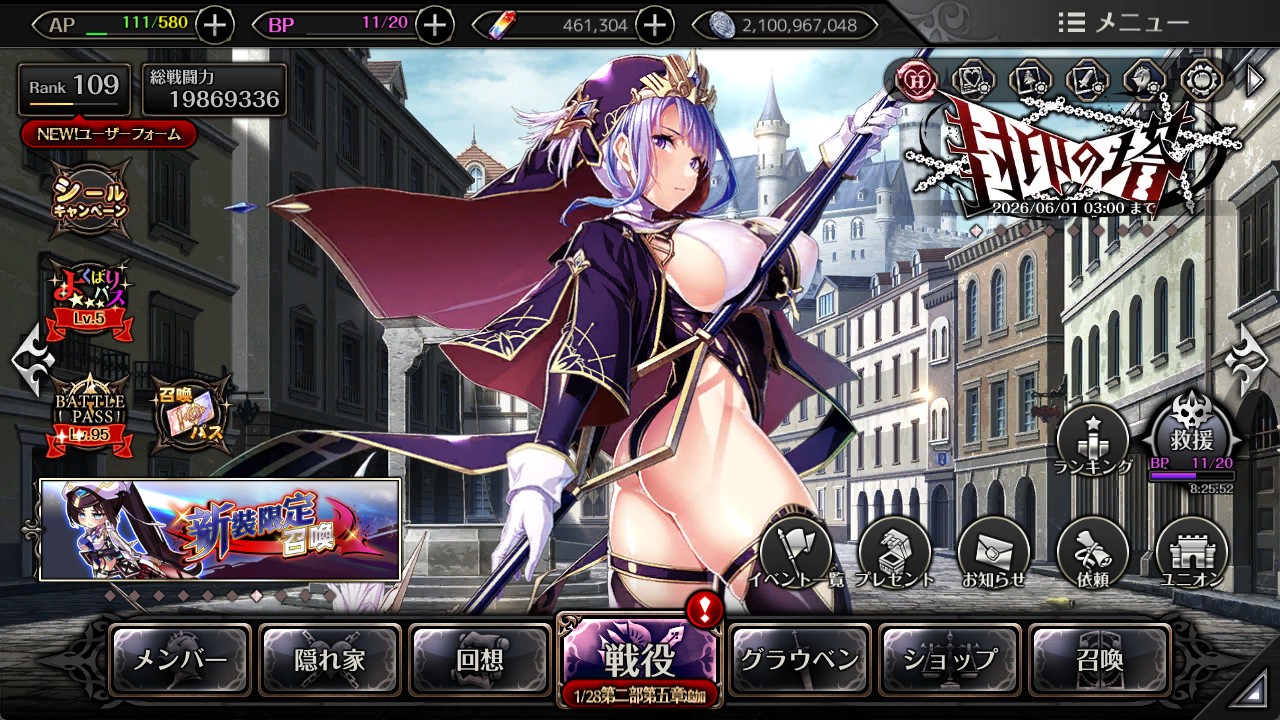View the ランキング rankings
This screenshot has height=720, width=1280.
click(x=1092, y=440)
